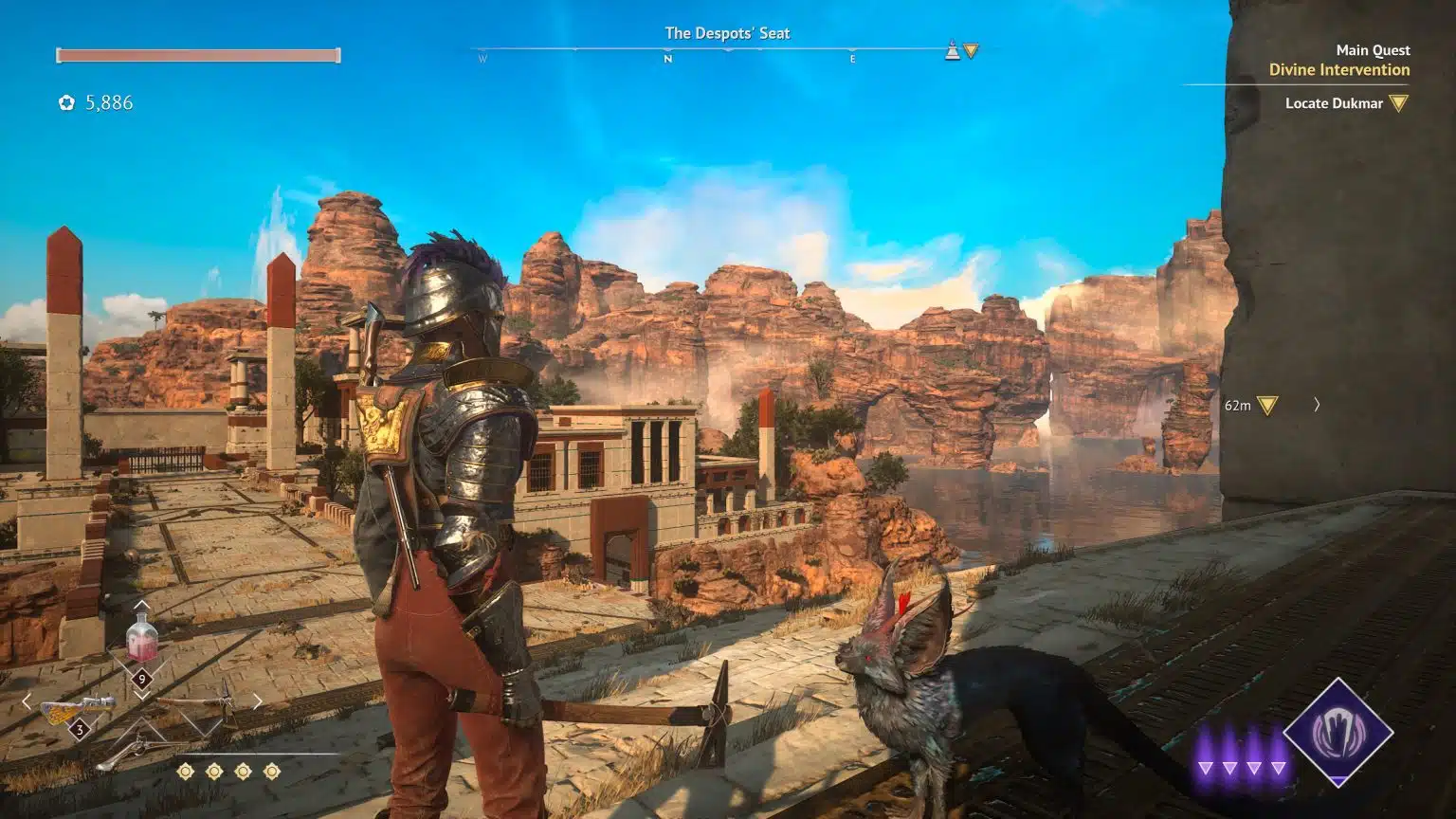Click the quest marker on the compass
1456x819 pixels.
(970, 50)
